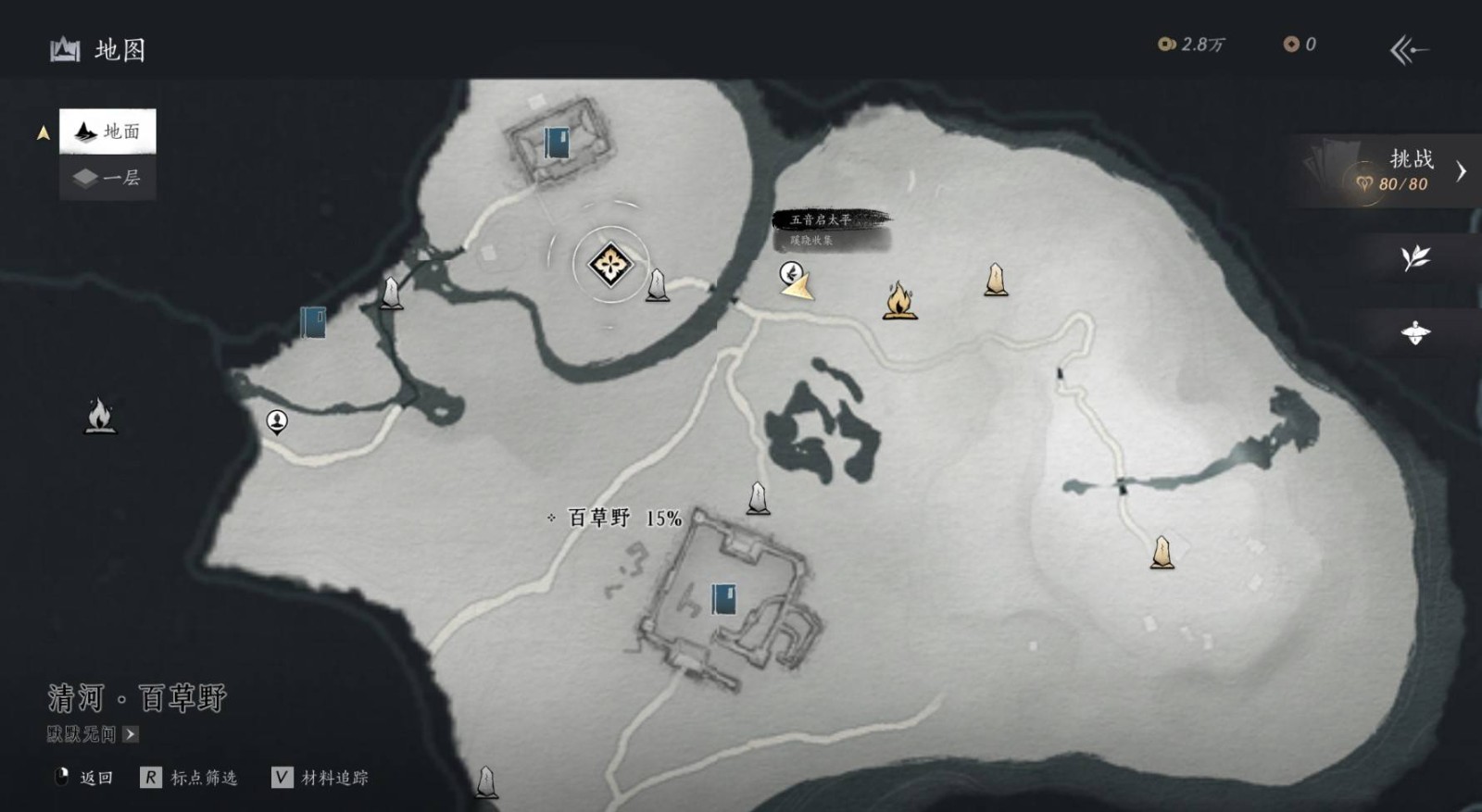Select the stone stele marker beside 百草野 15%
1482x812 pixels.
tap(758, 498)
